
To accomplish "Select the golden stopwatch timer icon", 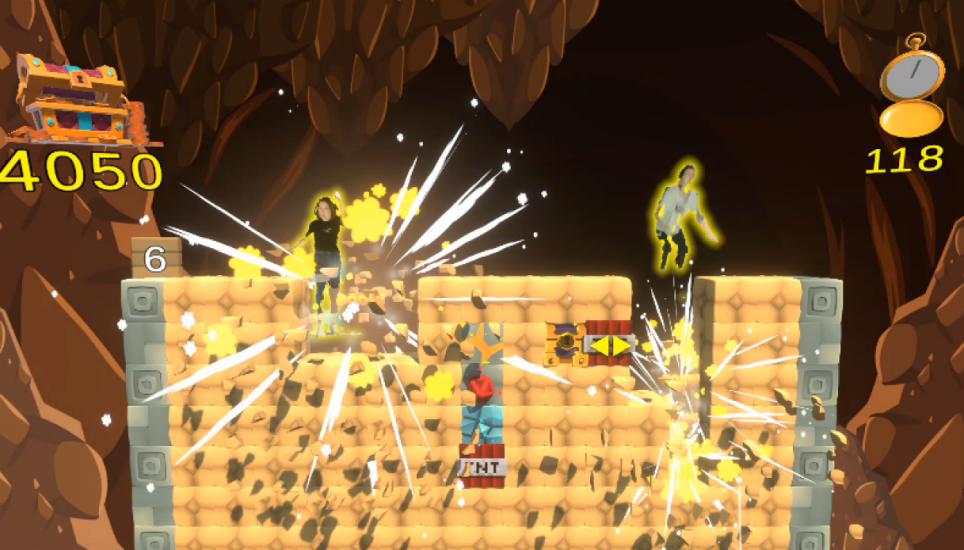I will point(911,88).
